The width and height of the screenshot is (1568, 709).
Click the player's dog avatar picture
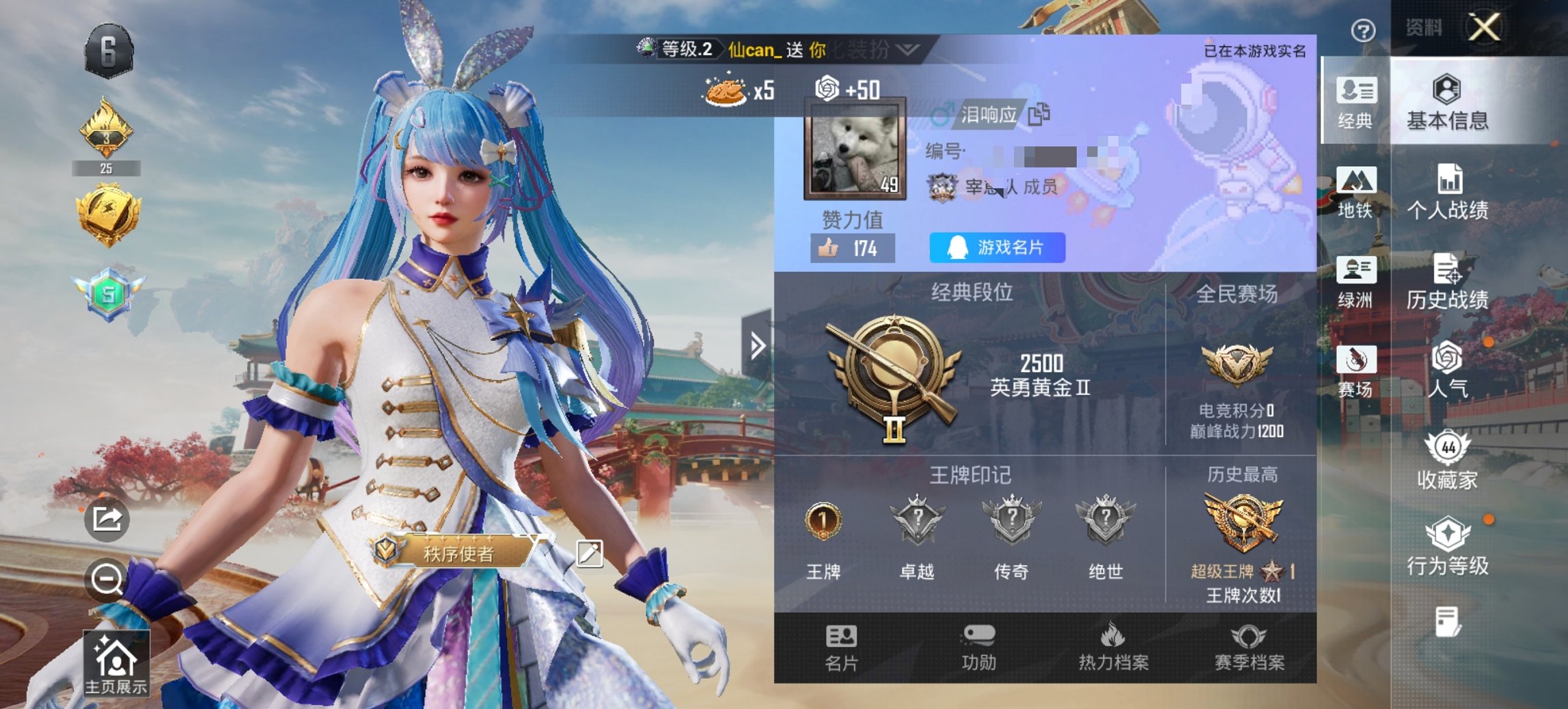coord(855,150)
